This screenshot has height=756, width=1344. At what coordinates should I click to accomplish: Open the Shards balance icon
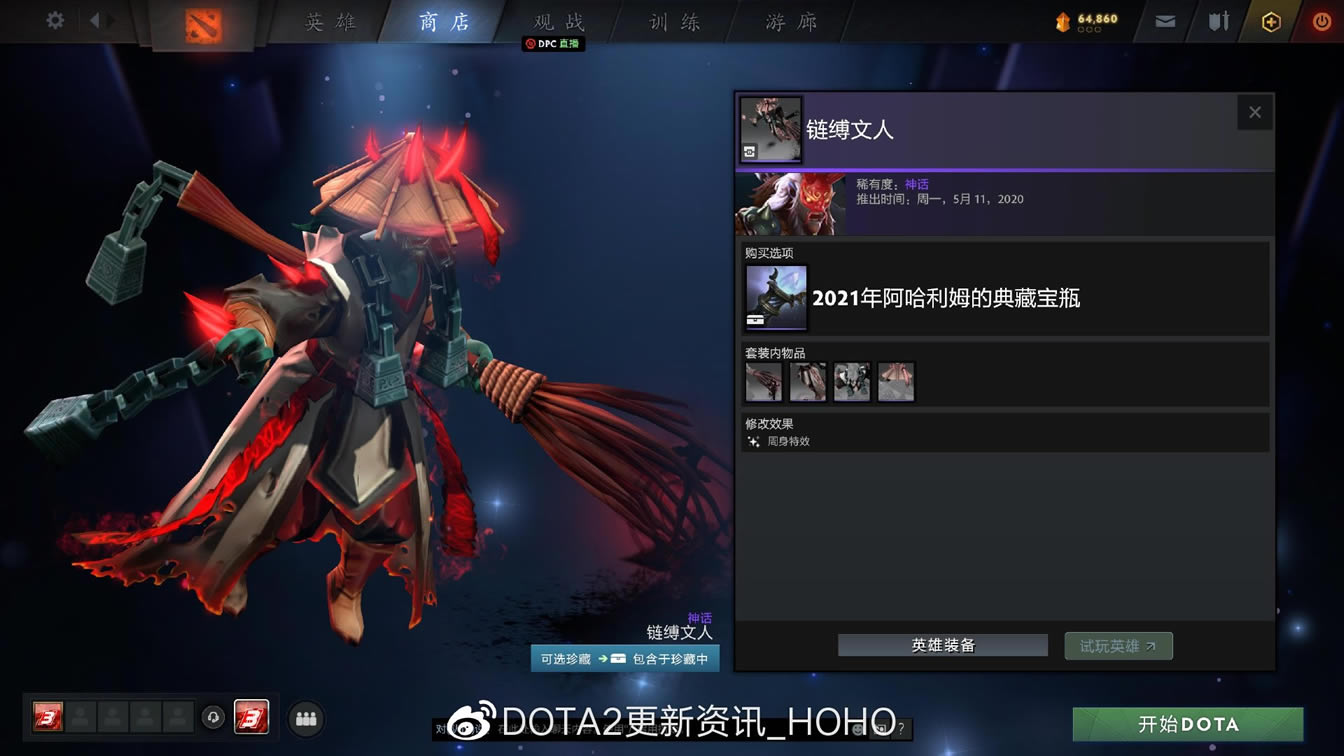(1063, 18)
